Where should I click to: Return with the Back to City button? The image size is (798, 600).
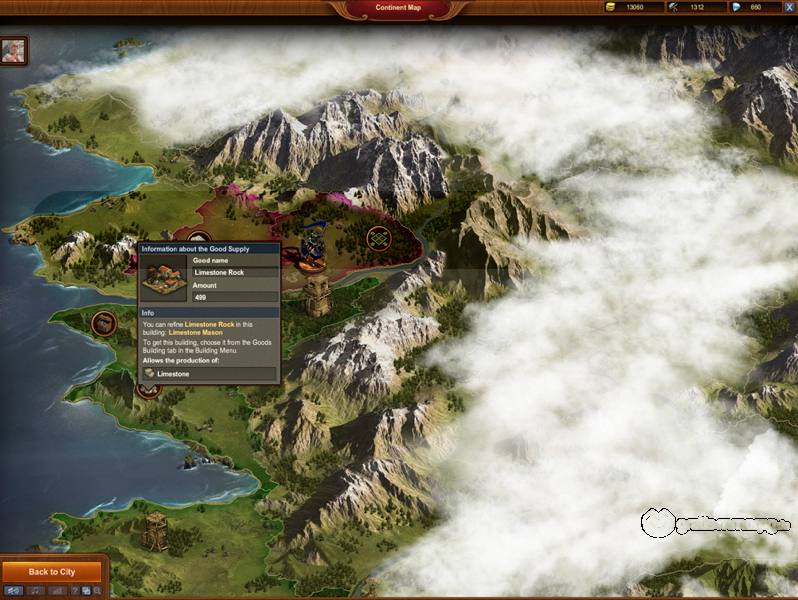pyautogui.click(x=52, y=572)
